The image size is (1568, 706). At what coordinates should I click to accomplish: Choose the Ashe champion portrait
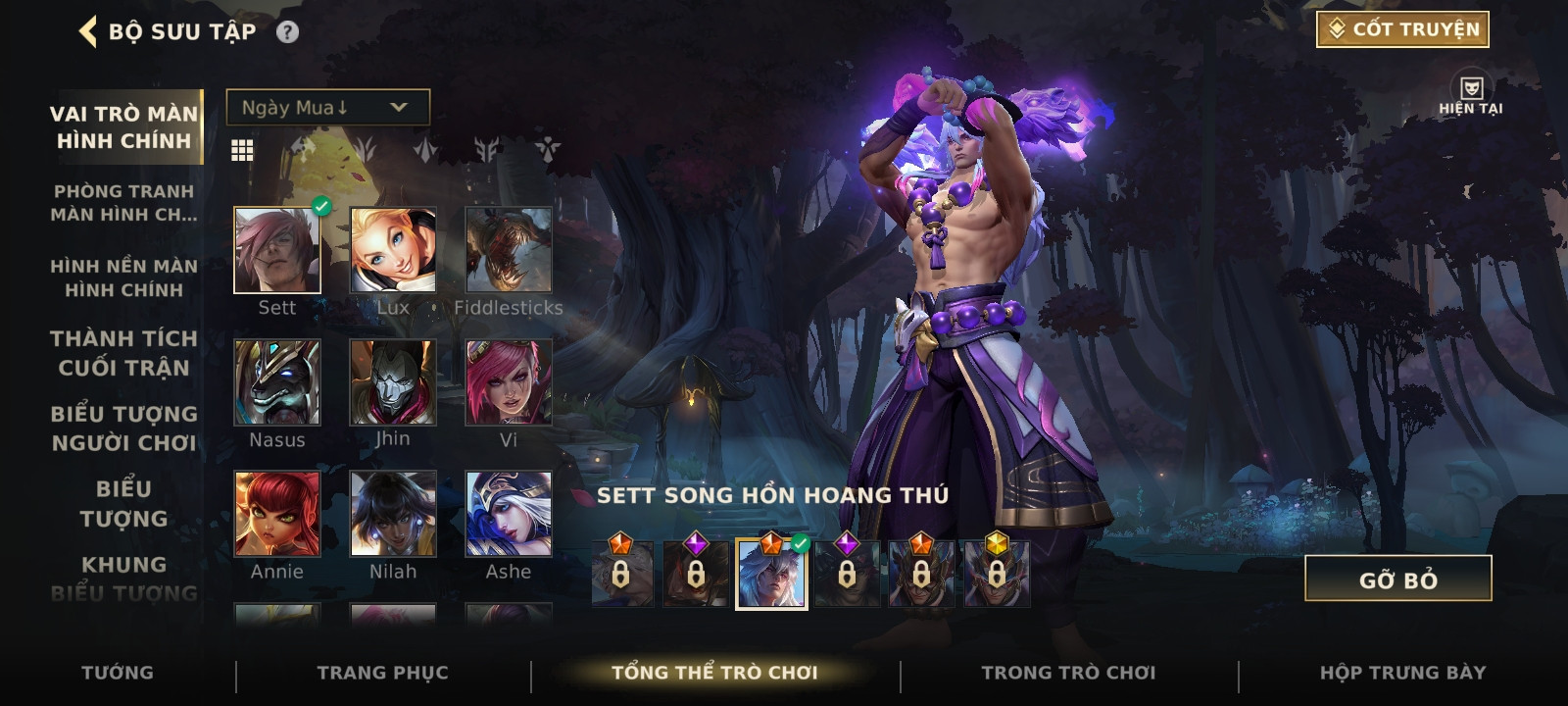point(509,514)
